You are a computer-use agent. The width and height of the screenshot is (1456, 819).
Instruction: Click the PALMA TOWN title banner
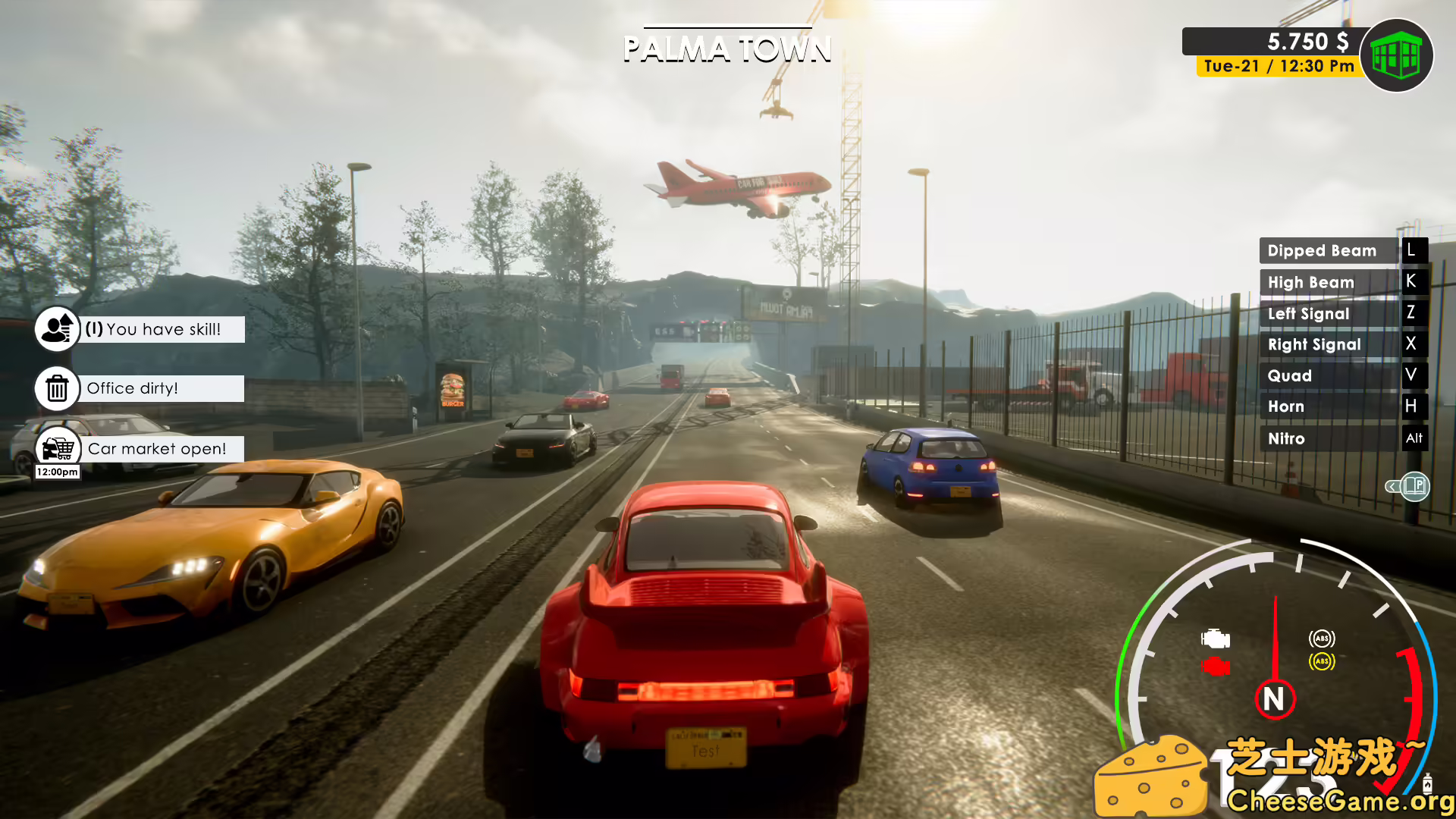coord(727,48)
